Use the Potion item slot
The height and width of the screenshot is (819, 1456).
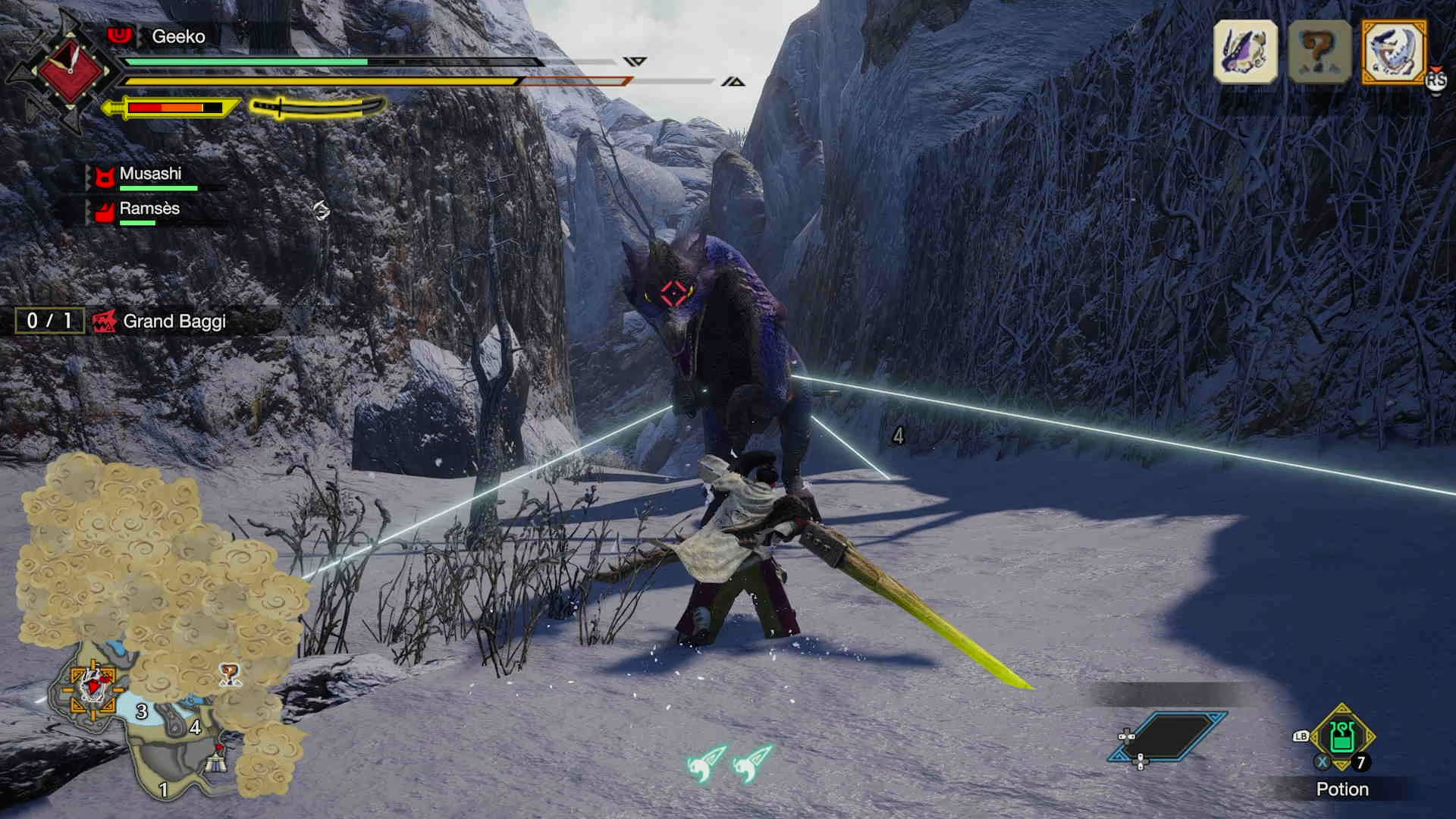click(1341, 737)
